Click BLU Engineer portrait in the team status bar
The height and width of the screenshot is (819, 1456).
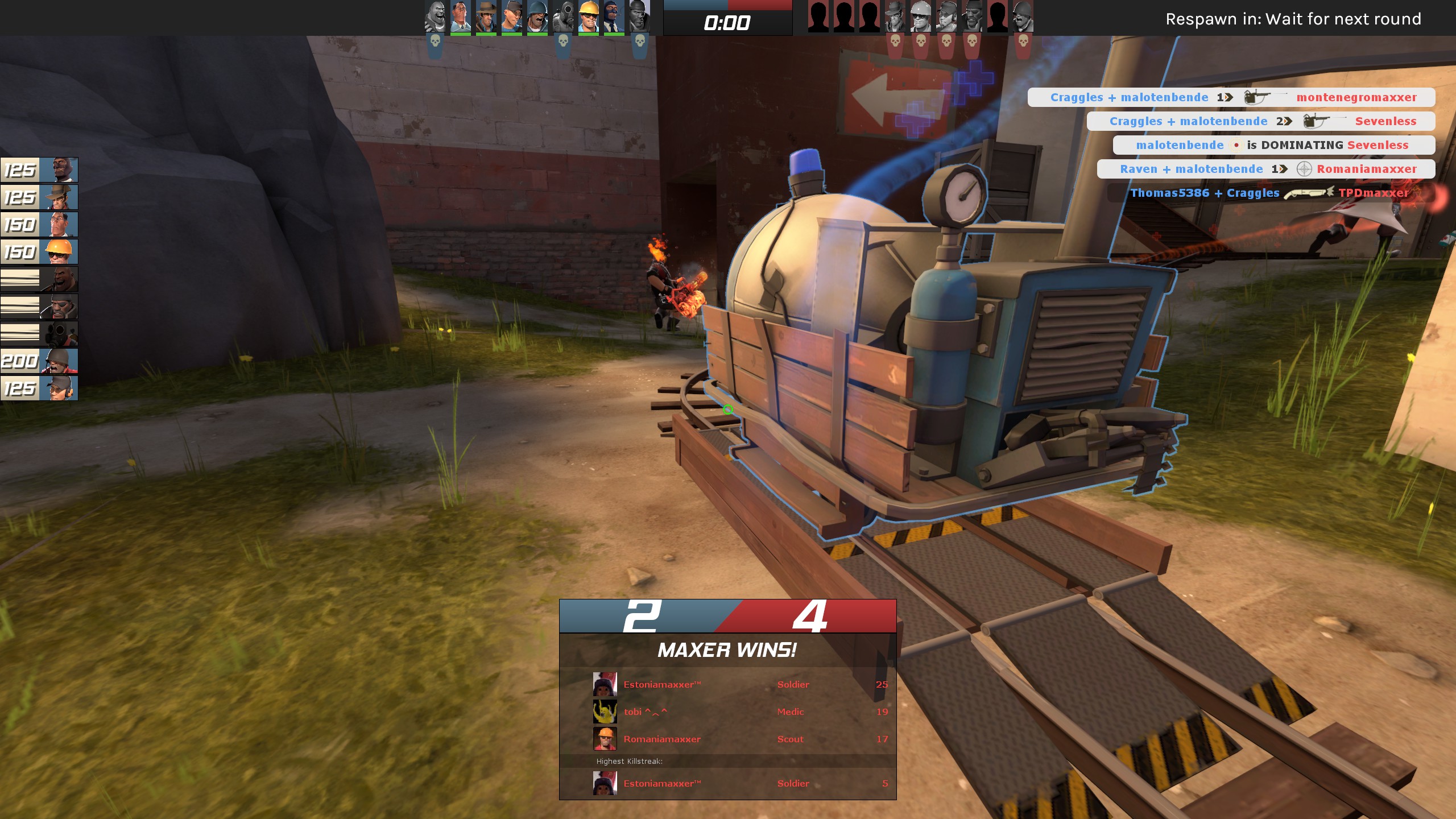588,17
